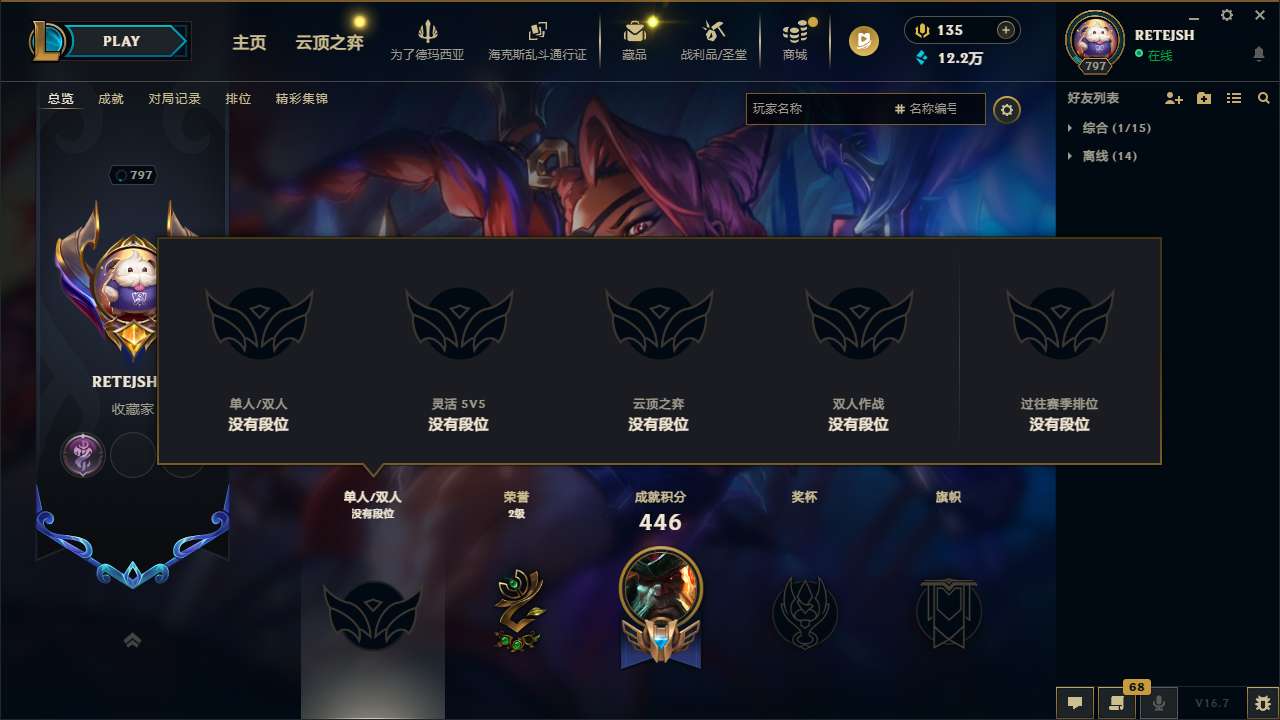Switch to the 对局记录 tab
The height and width of the screenshot is (720, 1280).
tap(176, 98)
